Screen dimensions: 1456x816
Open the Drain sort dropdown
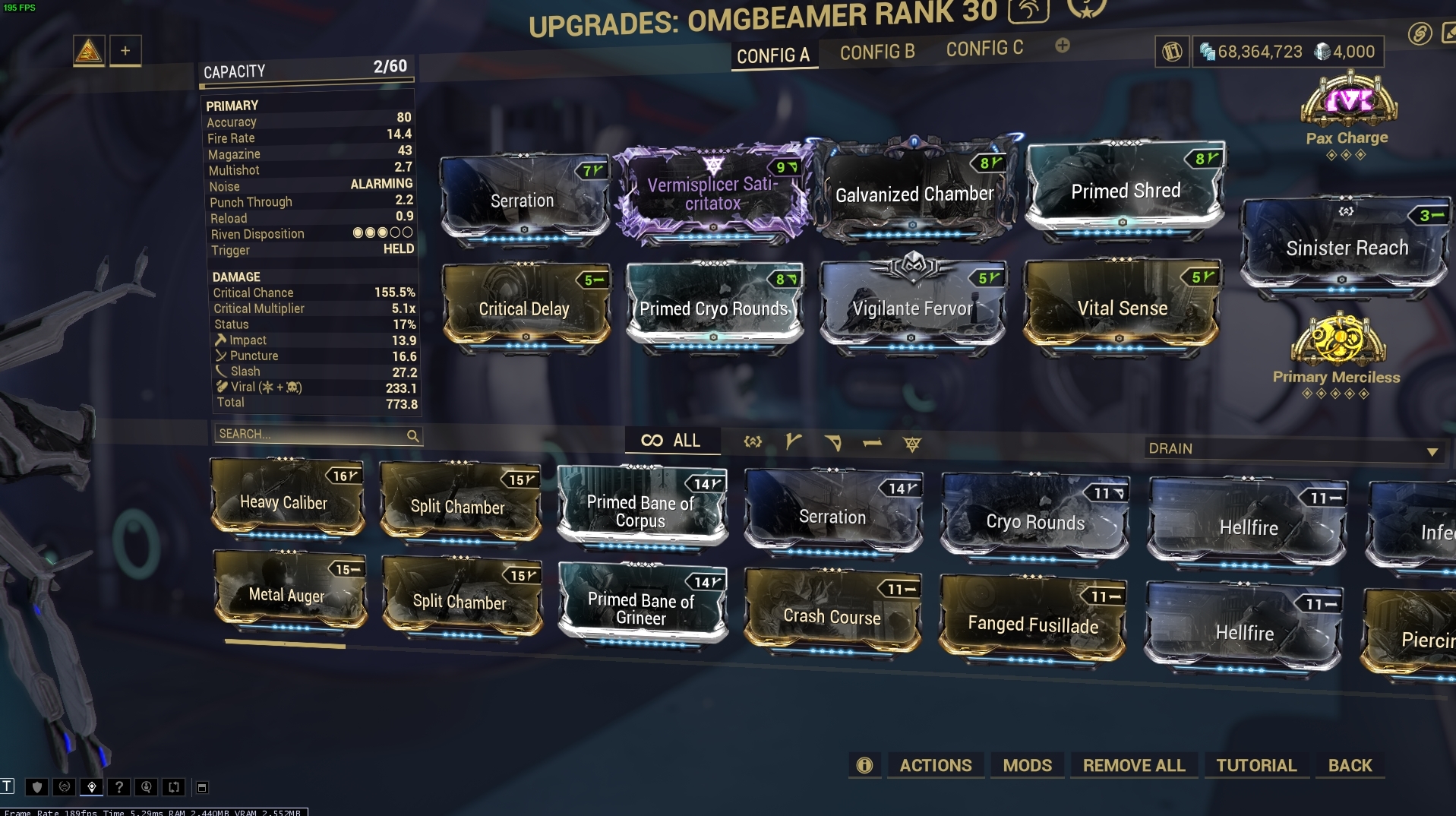click(x=1291, y=449)
